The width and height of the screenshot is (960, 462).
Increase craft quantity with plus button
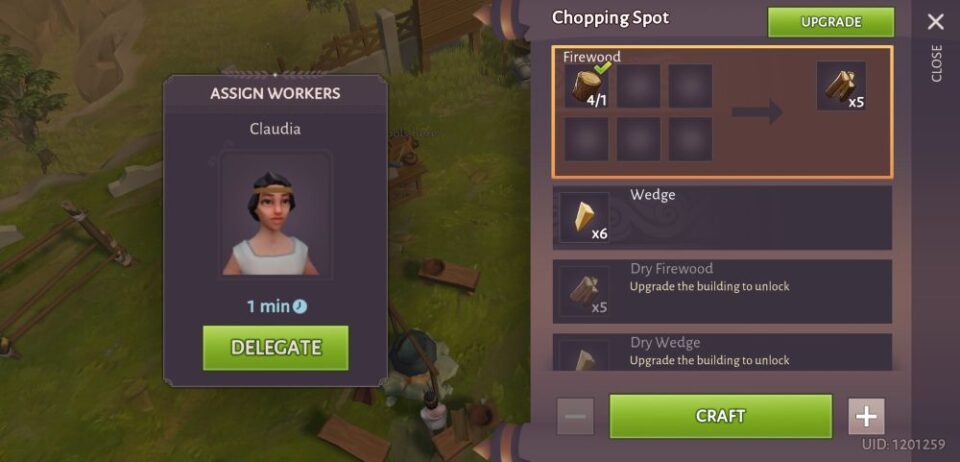pyautogui.click(x=866, y=416)
